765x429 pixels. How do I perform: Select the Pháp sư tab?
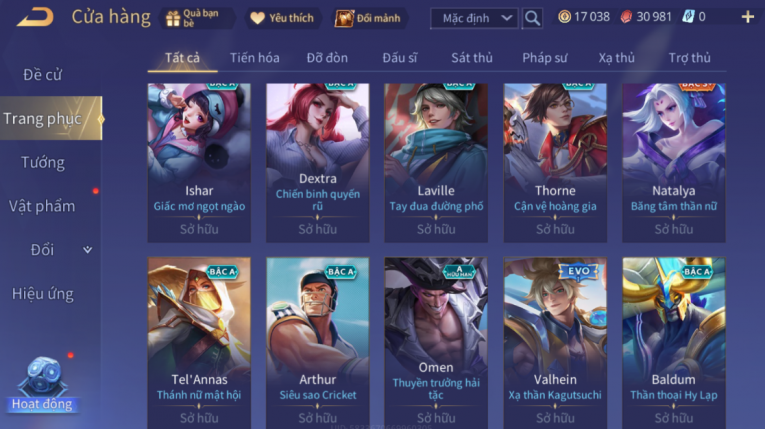point(544,58)
